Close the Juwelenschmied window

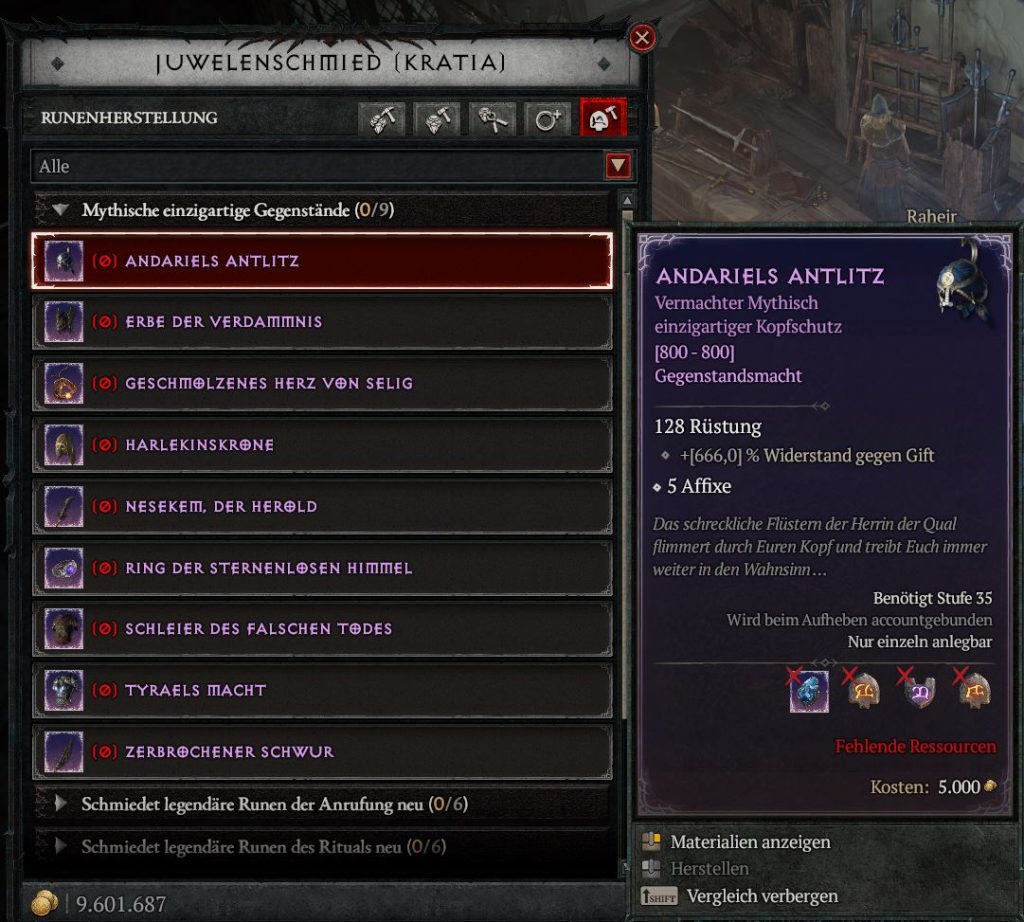642,39
